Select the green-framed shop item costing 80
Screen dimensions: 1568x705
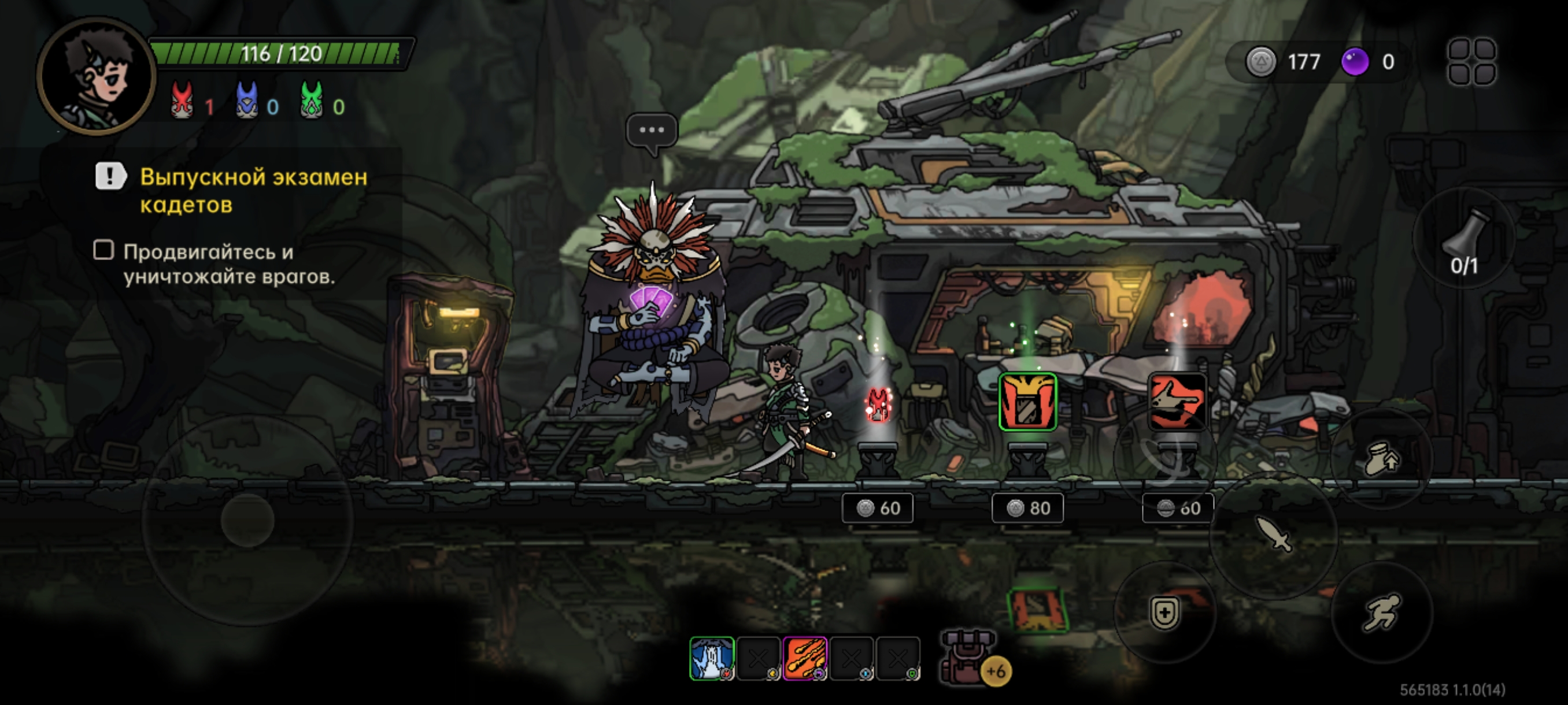pos(1027,402)
